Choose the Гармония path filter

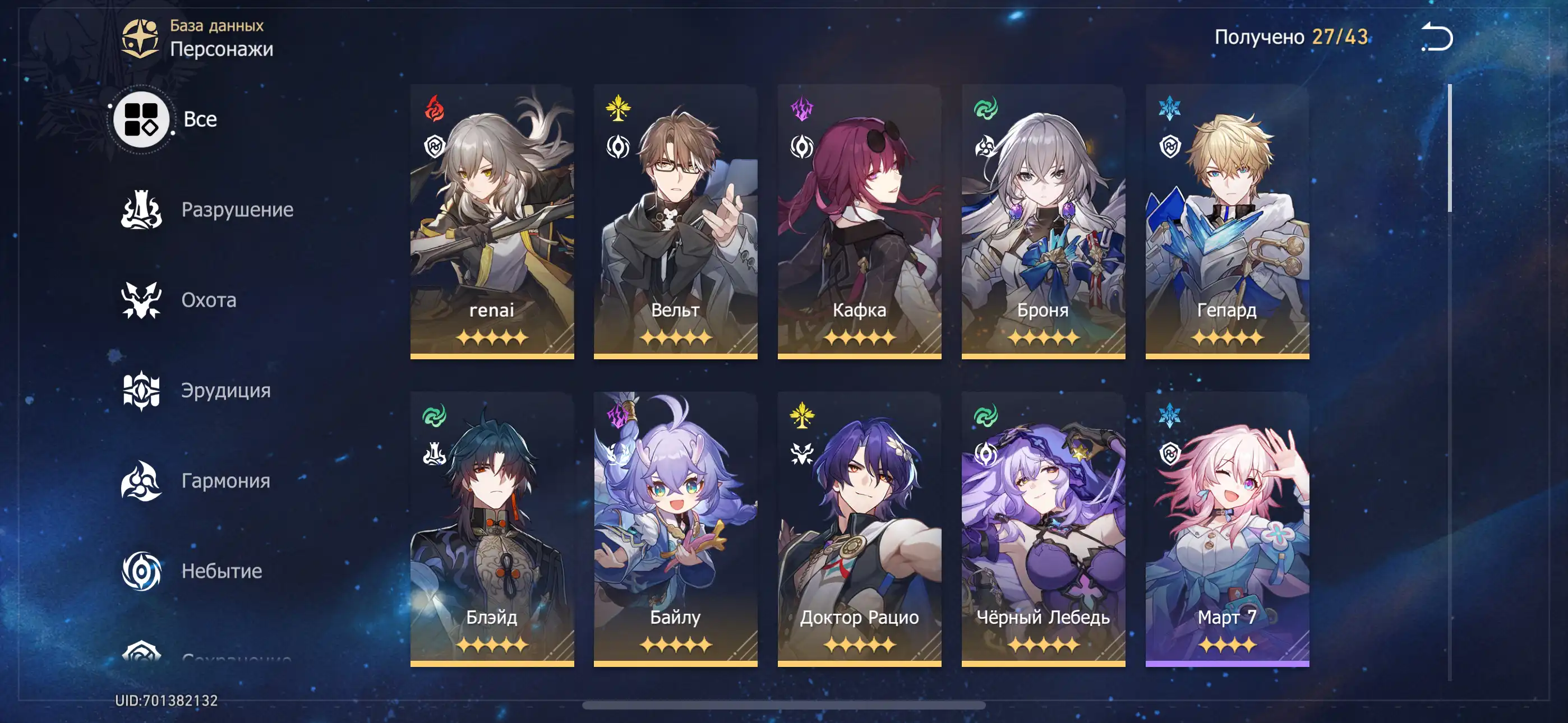pos(196,481)
